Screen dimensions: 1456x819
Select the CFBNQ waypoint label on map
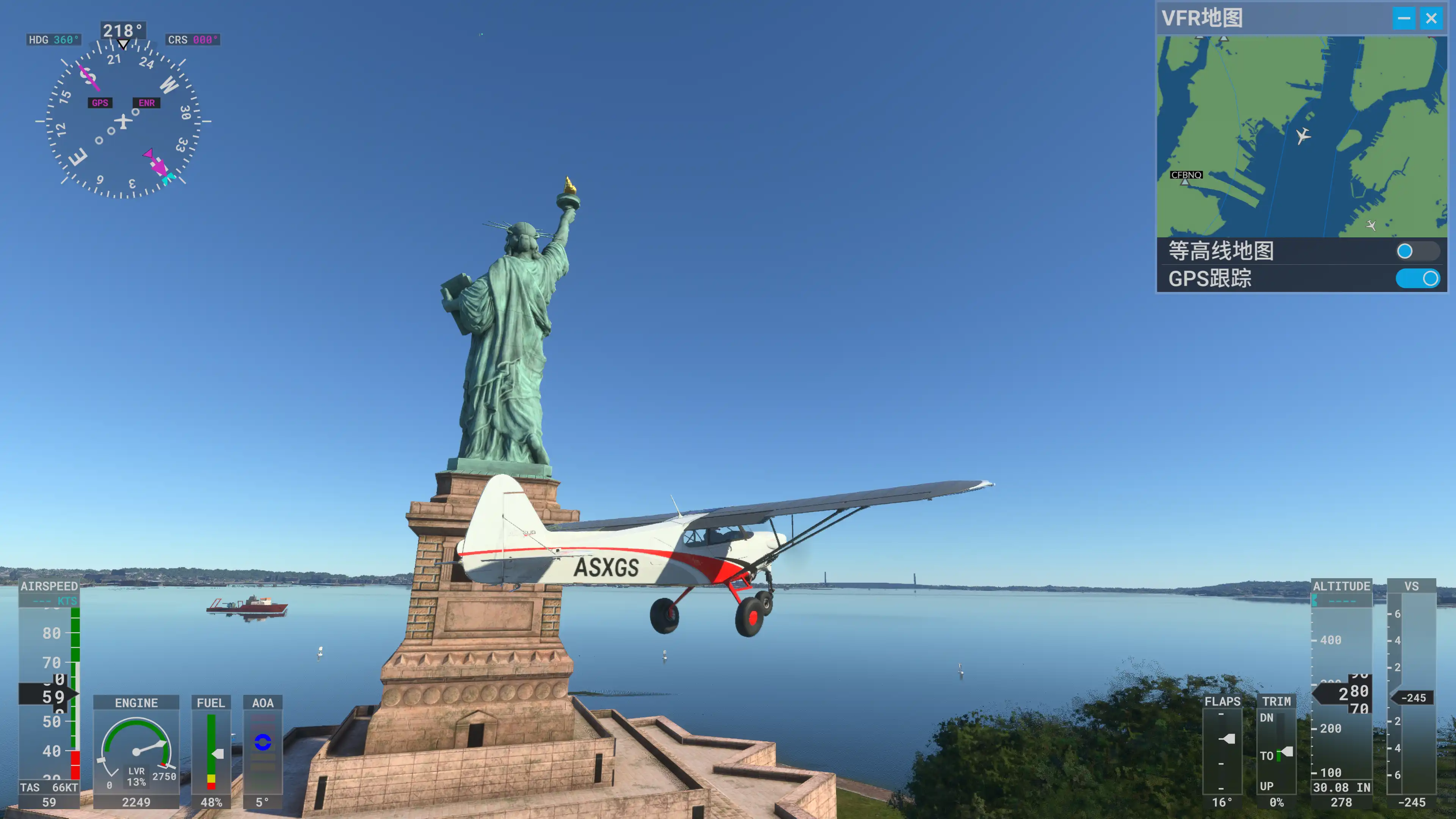1186,175
